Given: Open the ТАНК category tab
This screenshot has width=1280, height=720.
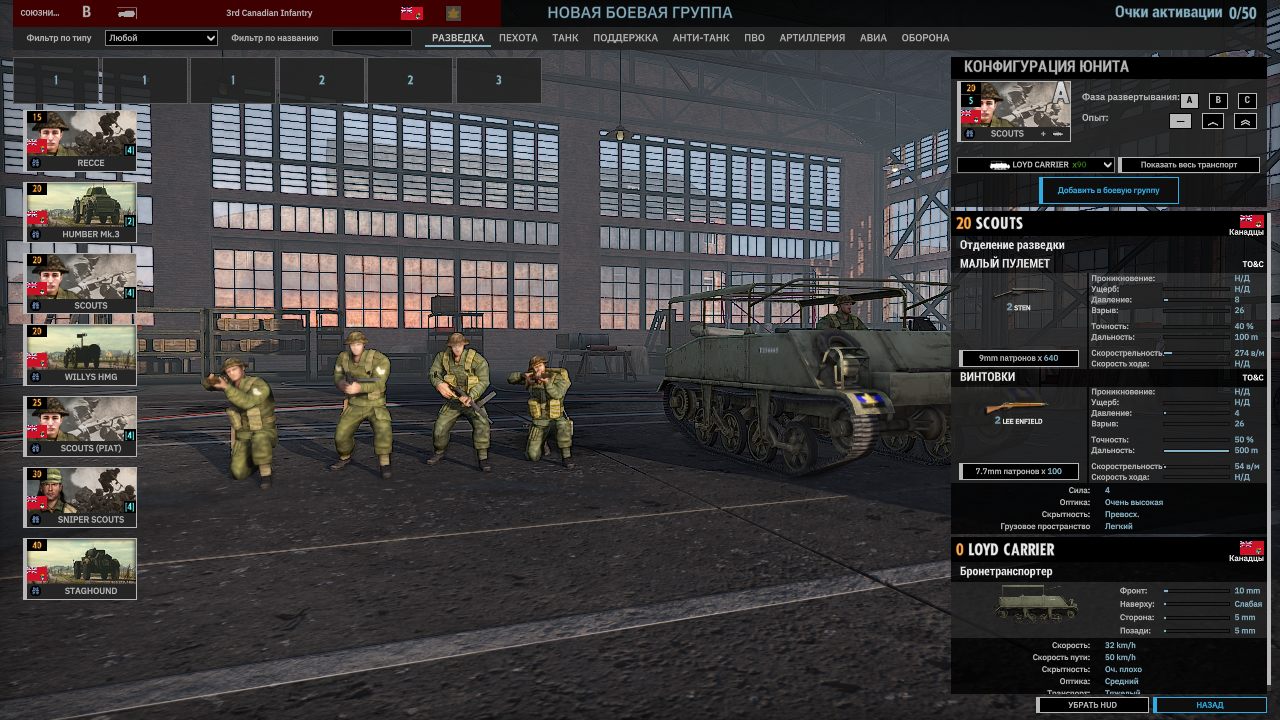Looking at the screenshot, I should tap(565, 38).
